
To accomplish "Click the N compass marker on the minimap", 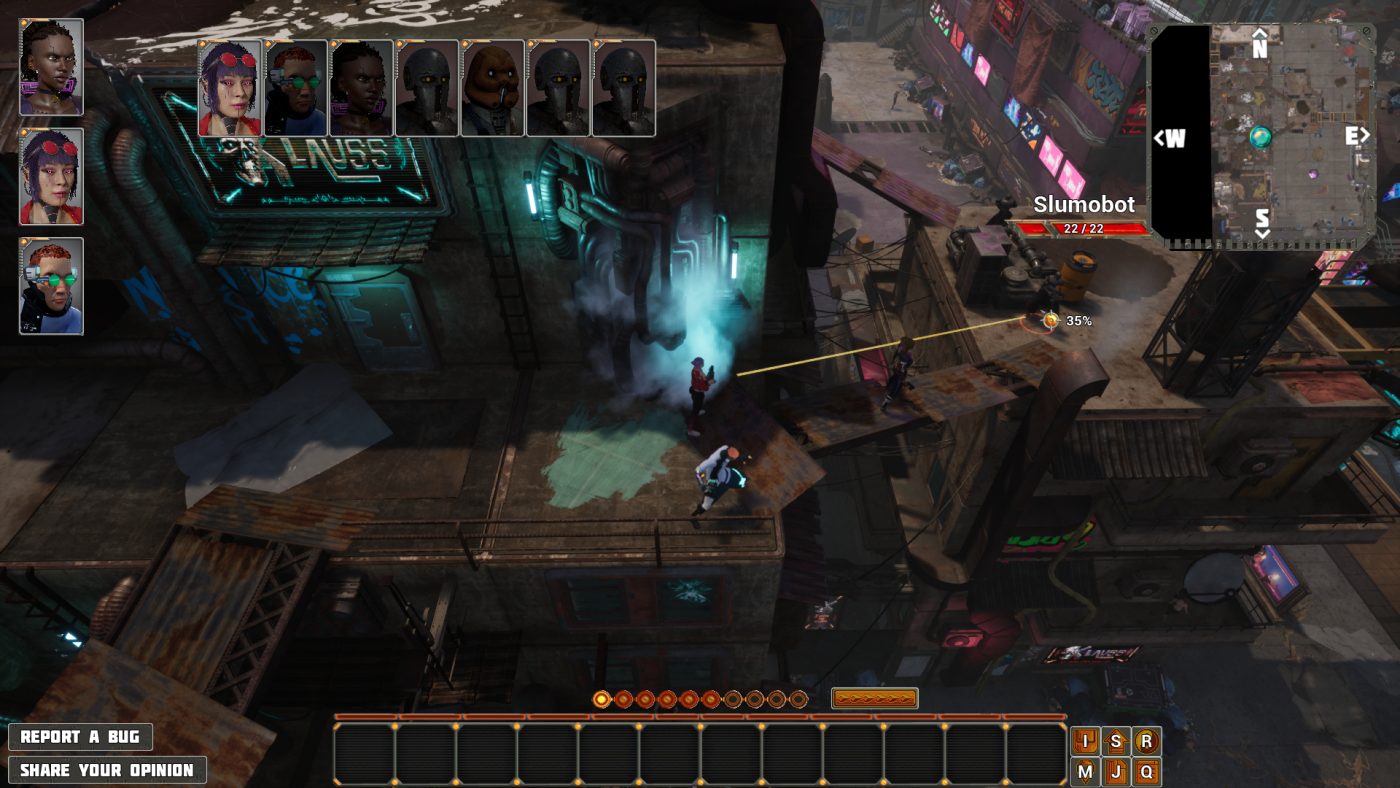I will pyautogui.click(x=1260, y=44).
